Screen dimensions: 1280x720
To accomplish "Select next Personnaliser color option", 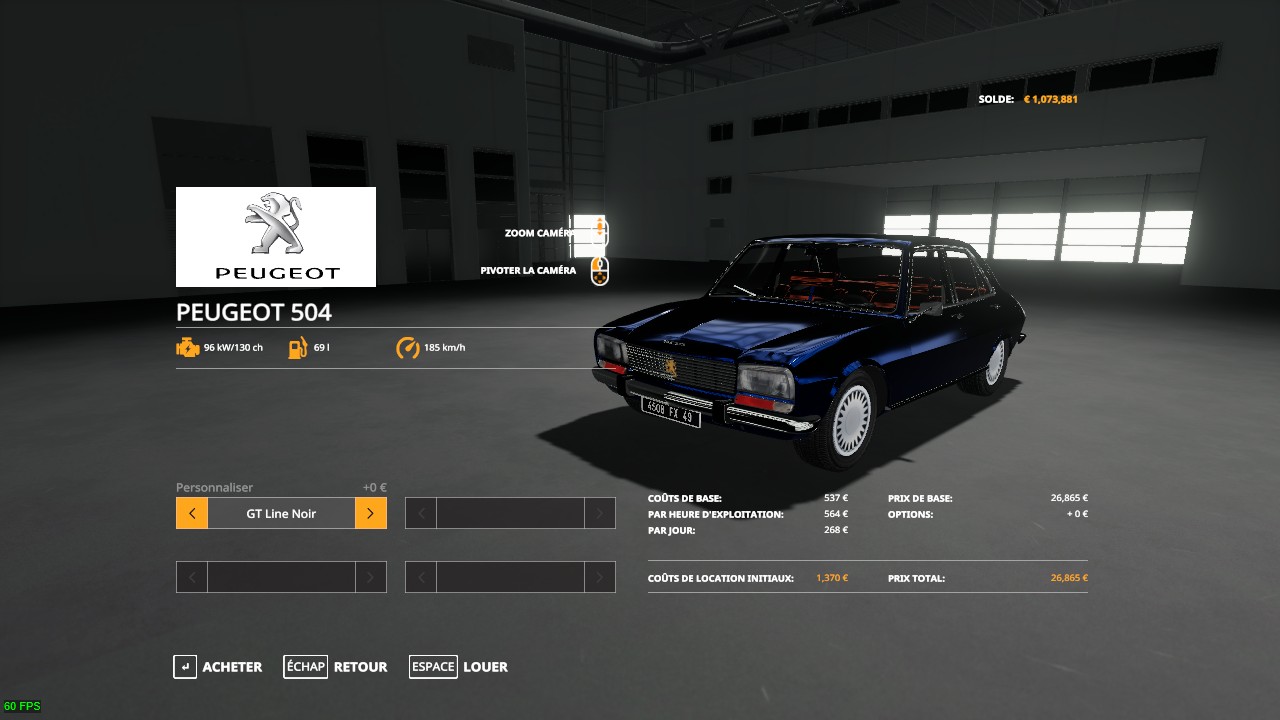I will coord(370,514).
